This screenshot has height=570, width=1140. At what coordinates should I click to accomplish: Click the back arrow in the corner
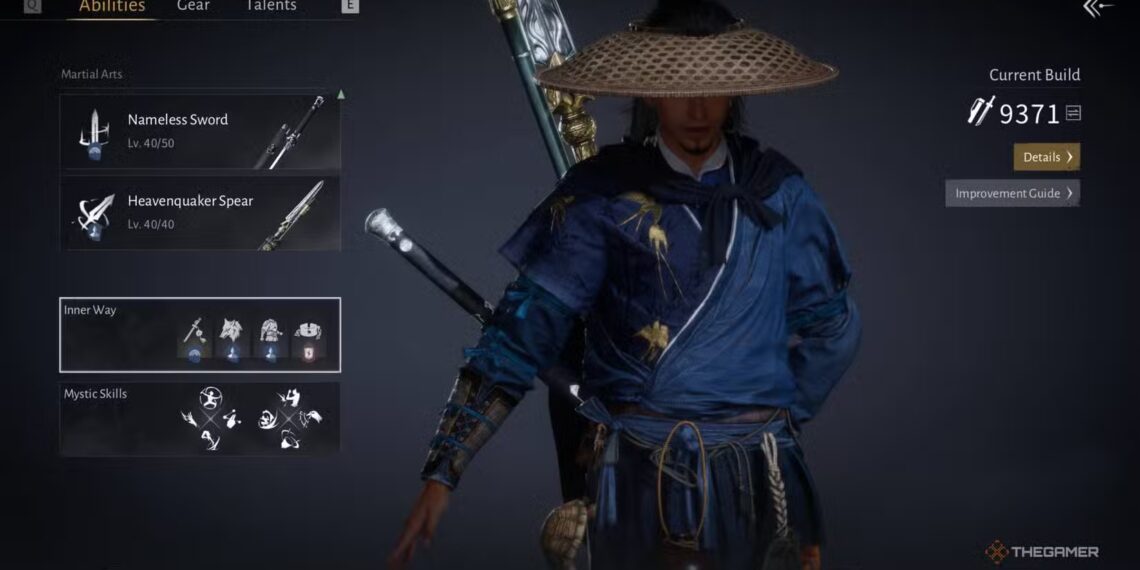(x=1096, y=9)
